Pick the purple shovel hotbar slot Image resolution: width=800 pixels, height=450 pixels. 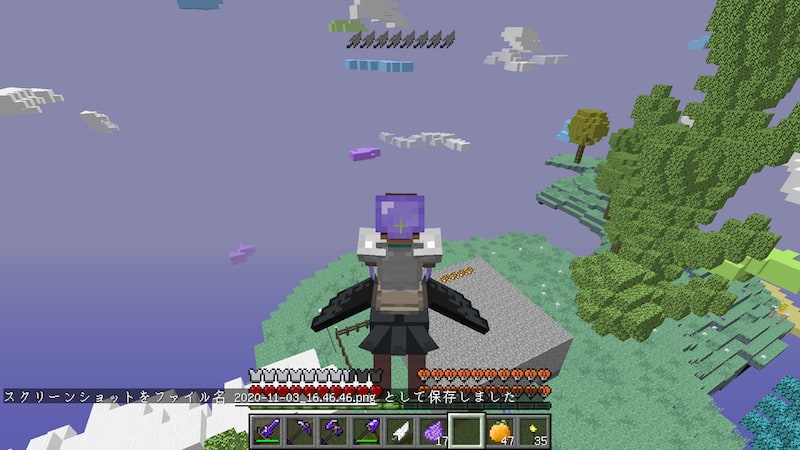(x=367, y=432)
